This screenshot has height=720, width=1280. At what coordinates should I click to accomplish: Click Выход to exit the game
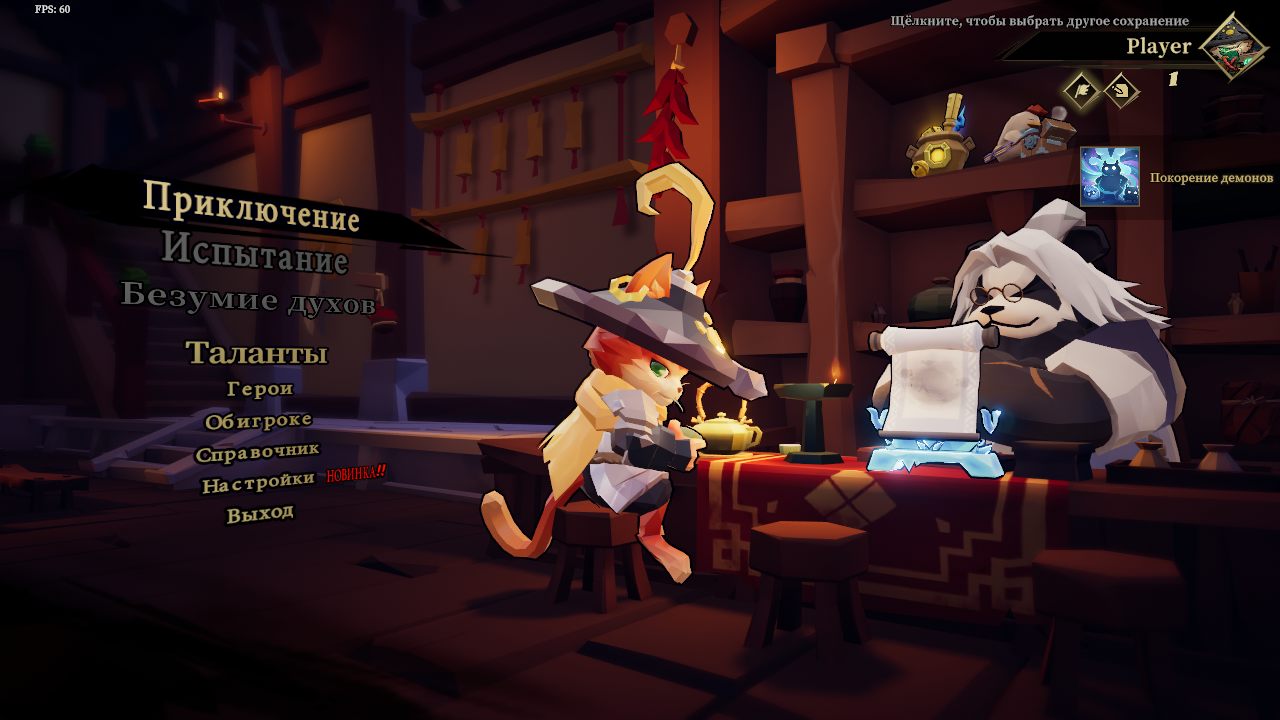260,514
